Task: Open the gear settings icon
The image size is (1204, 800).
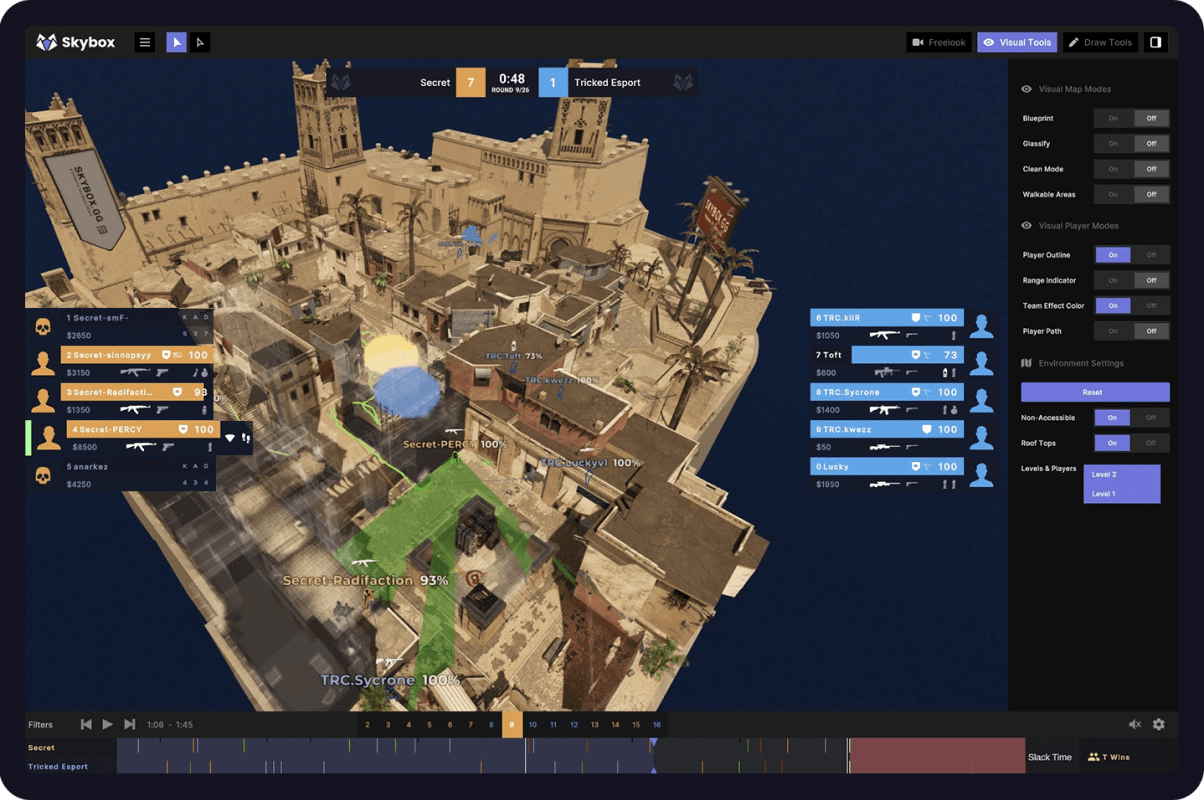Action: (1159, 724)
